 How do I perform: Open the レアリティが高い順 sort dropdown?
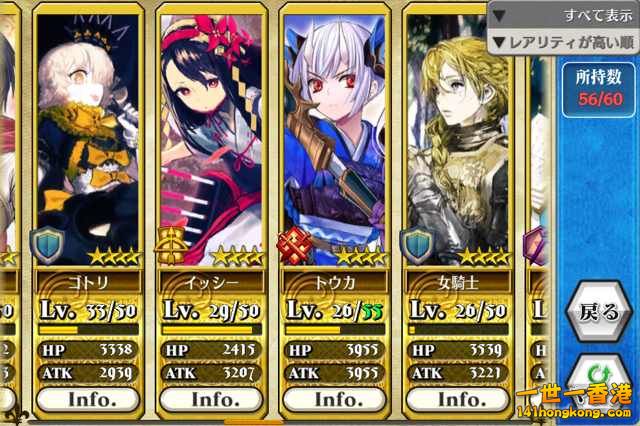click(563, 43)
